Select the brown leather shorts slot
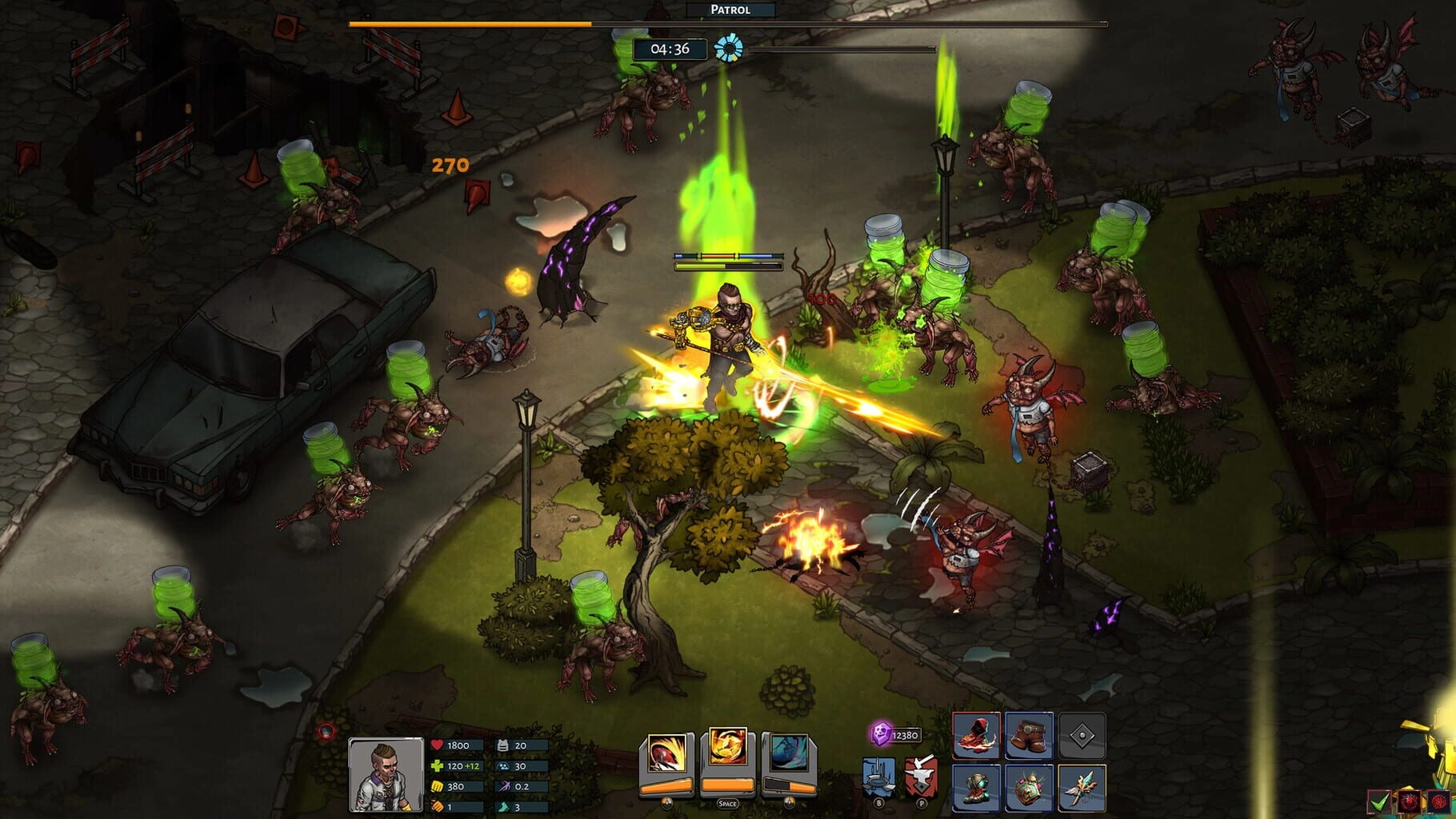 (x=1029, y=736)
